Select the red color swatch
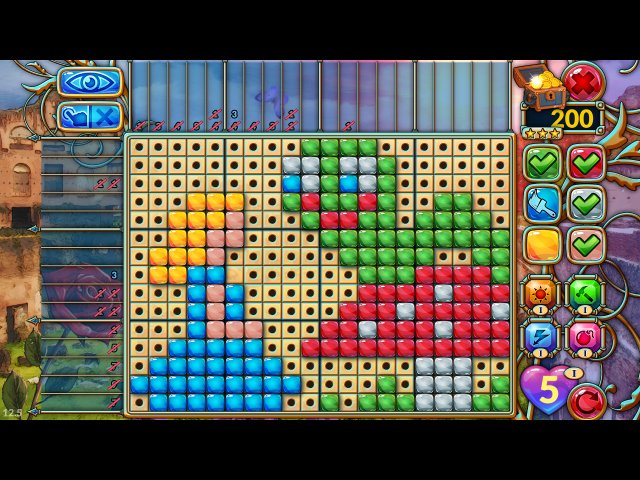Image resolution: width=640 pixels, height=480 pixels. pos(587,162)
